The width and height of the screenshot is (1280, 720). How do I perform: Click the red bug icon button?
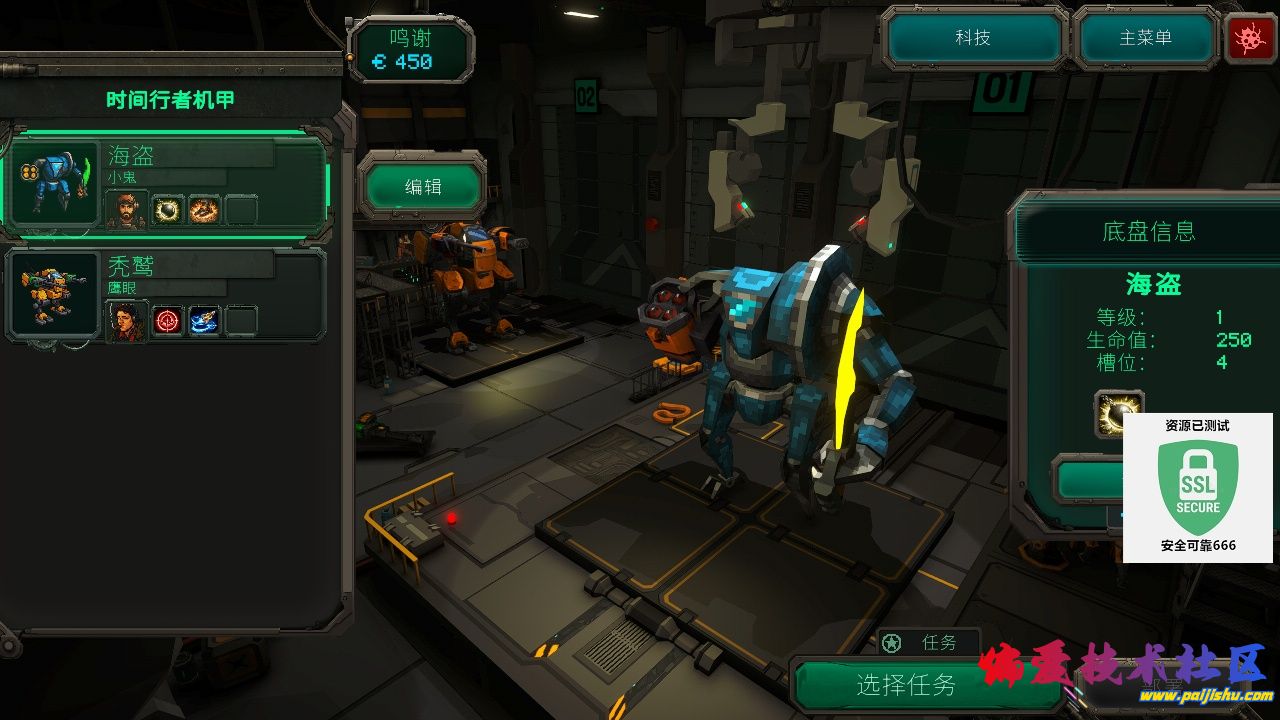[x=1250, y=39]
